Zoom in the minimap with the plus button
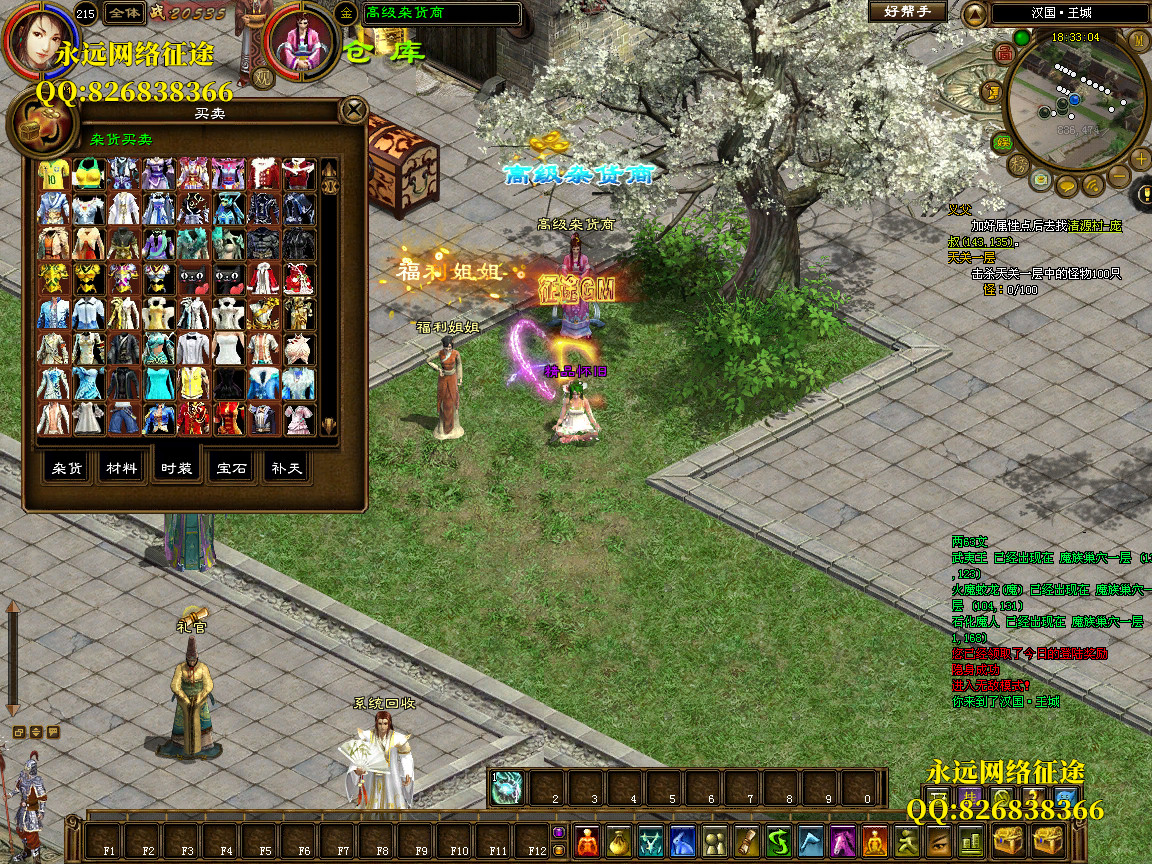The width and height of the screenshot is (1152, 864). [x=1141, y=160]
